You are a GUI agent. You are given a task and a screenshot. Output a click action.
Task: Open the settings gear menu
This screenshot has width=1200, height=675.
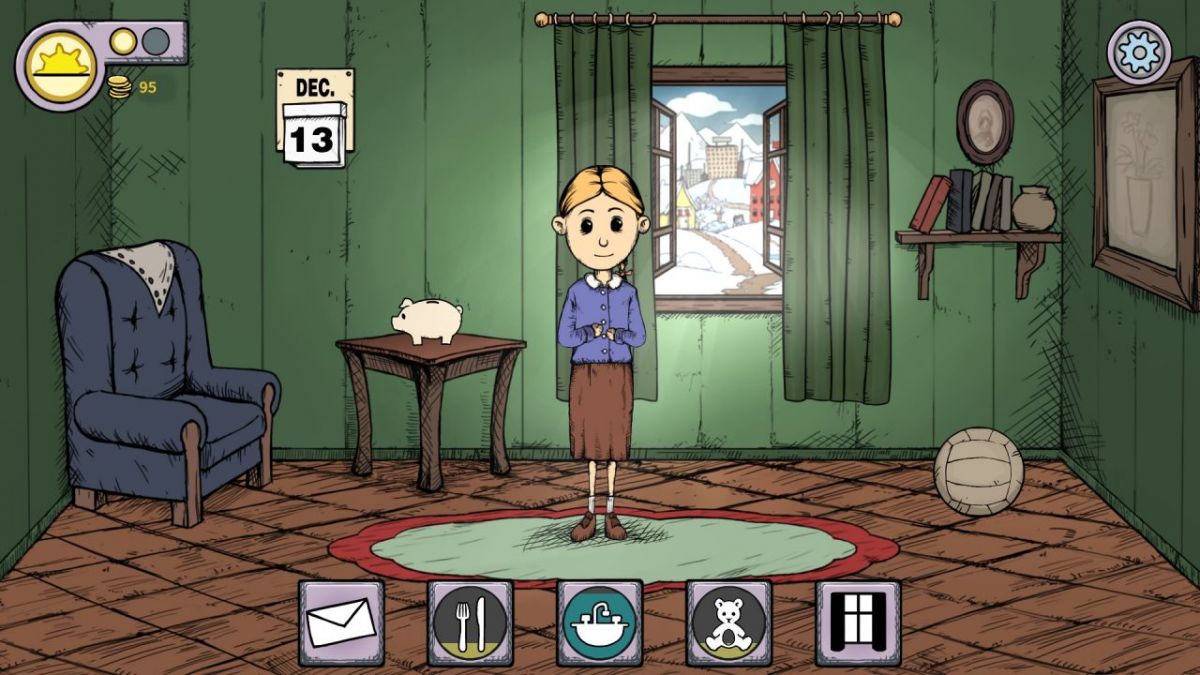(1140, 52)
